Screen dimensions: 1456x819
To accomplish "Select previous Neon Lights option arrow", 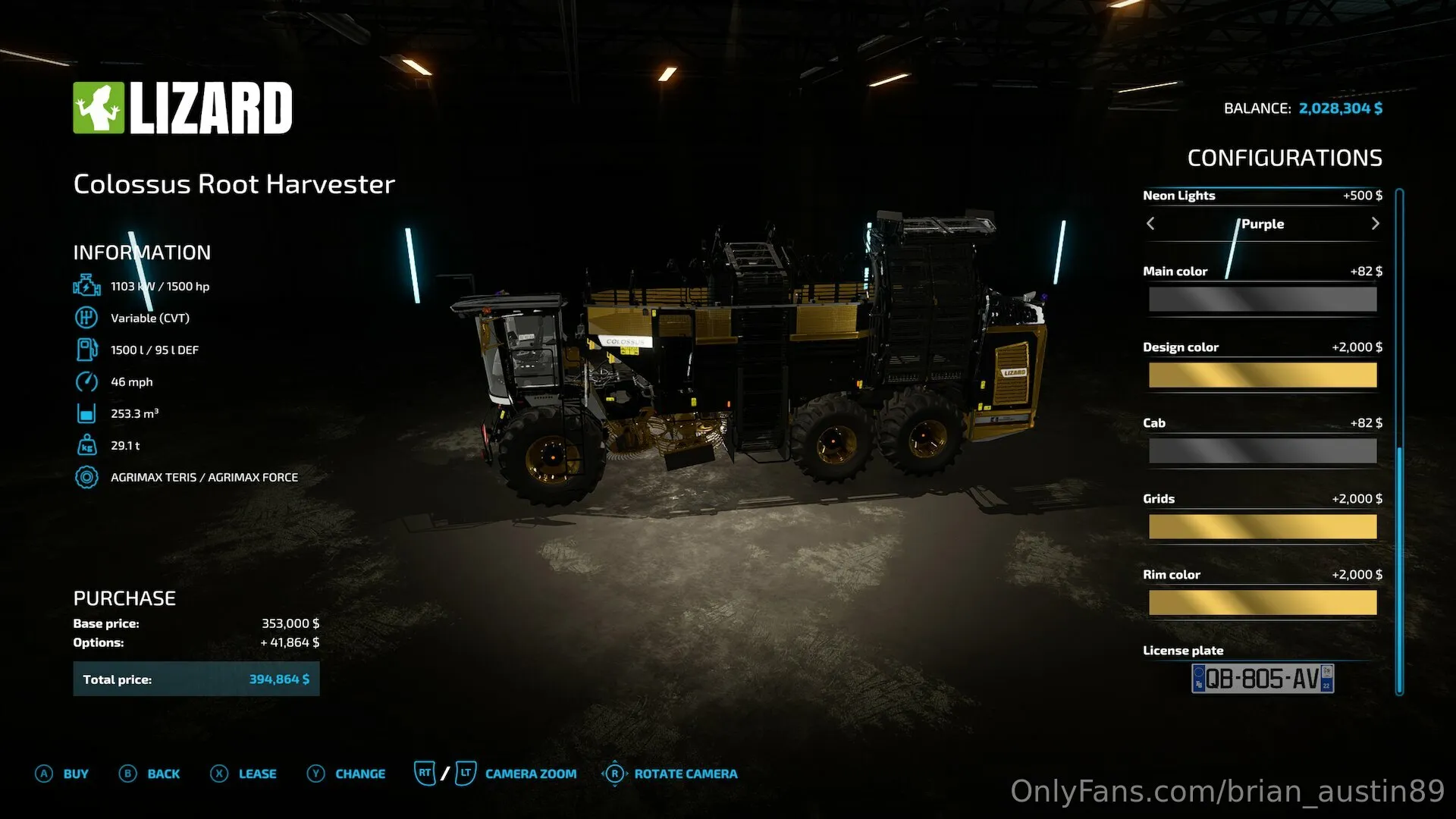I will (1150, 224).
